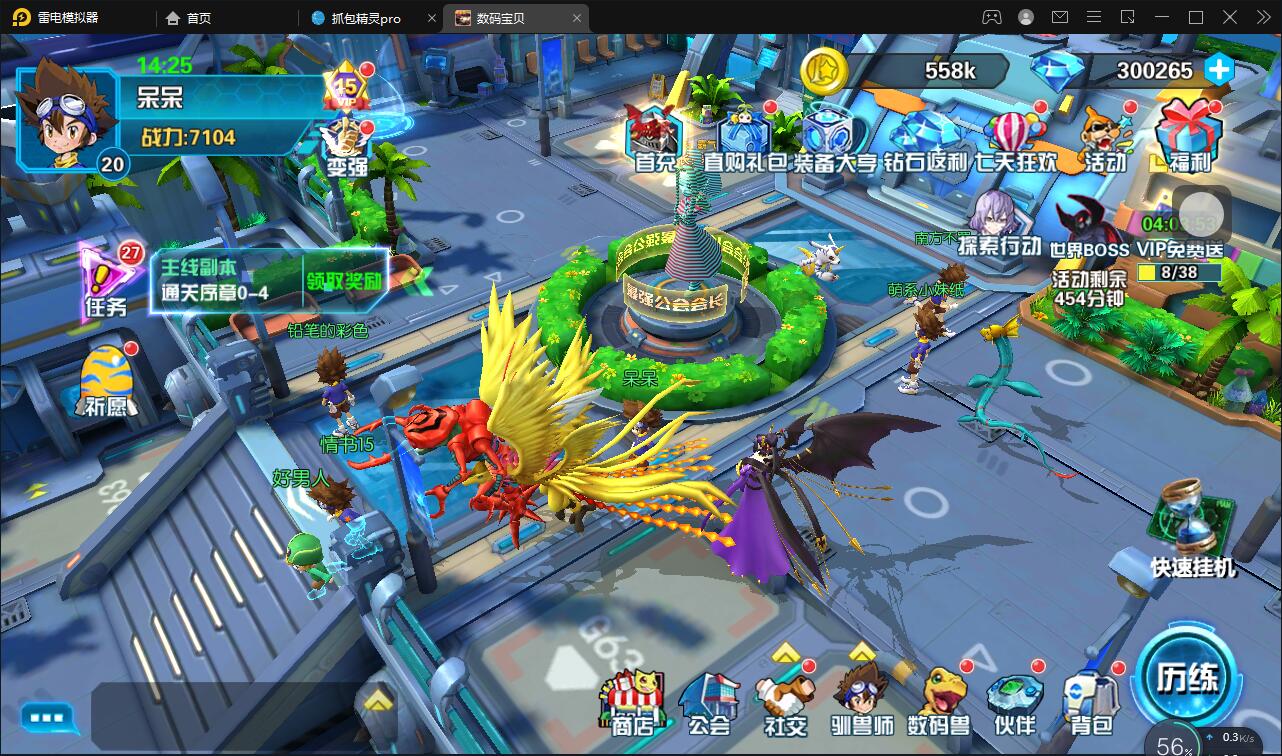
Task: Open the 背包 backpack
Action: tap(1090, 703)
